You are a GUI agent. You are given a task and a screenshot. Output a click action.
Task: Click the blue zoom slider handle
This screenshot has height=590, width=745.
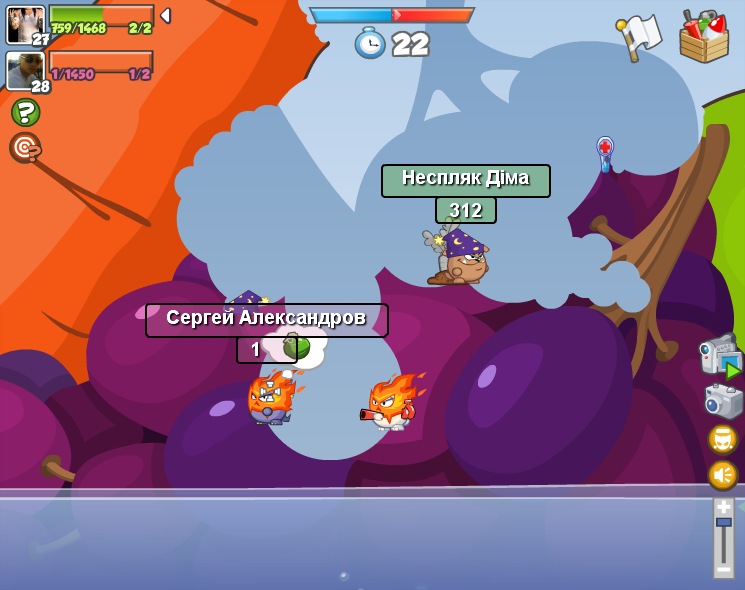[723, 522]
